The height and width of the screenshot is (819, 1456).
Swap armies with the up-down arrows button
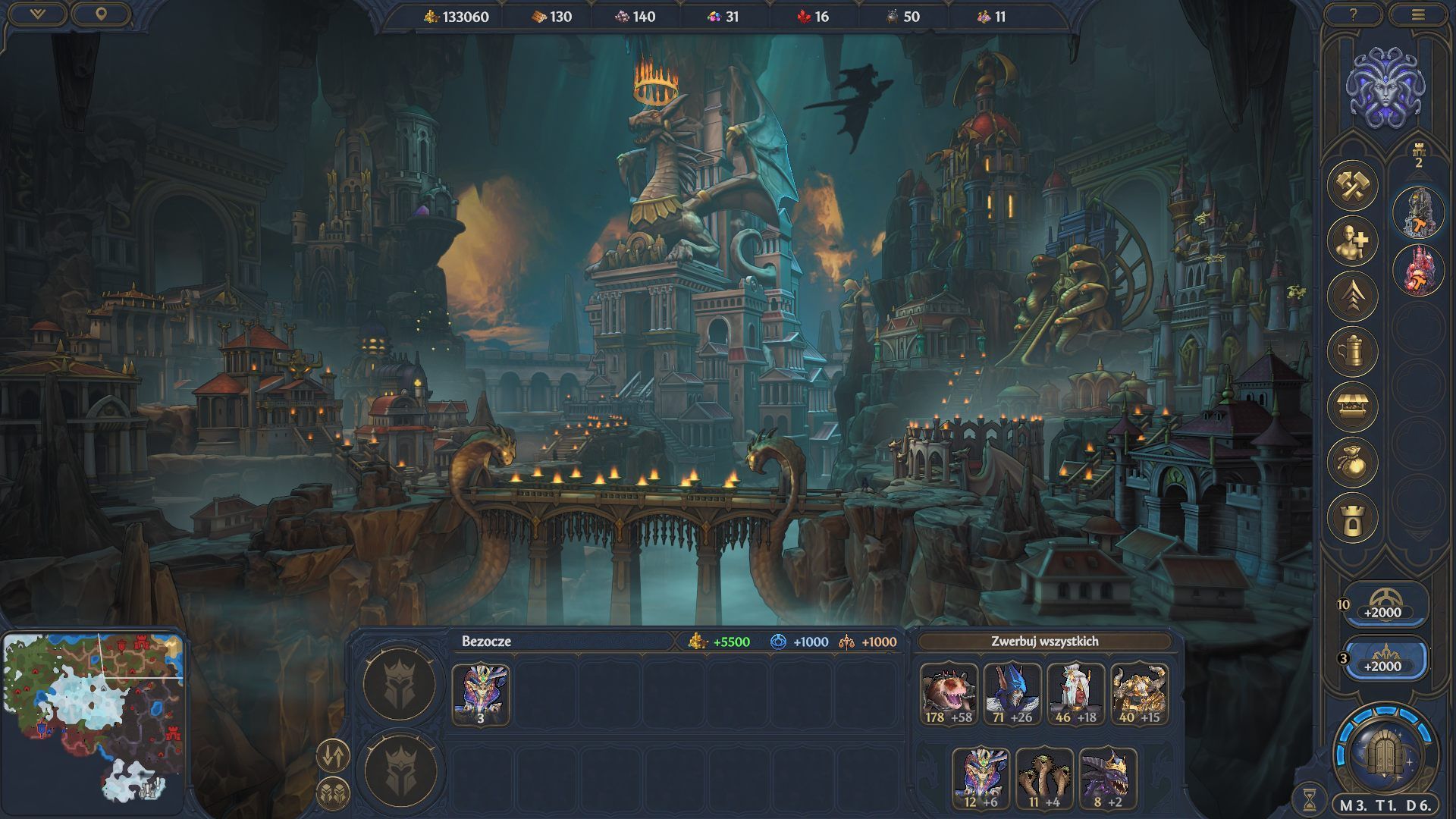tap(332, 755)
